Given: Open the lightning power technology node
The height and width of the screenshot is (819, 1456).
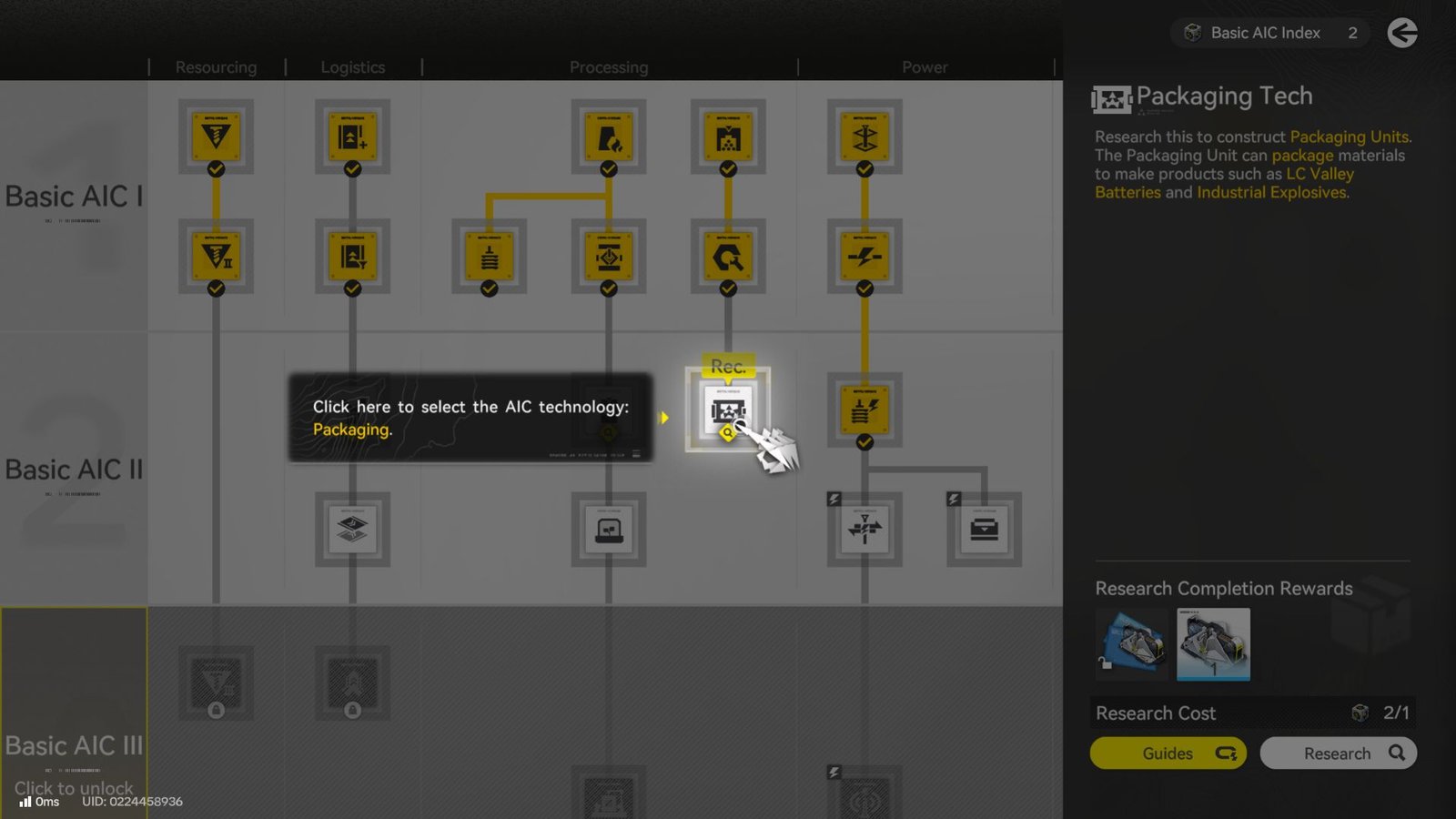Looking at the screenshot, I should click(863, 256).
